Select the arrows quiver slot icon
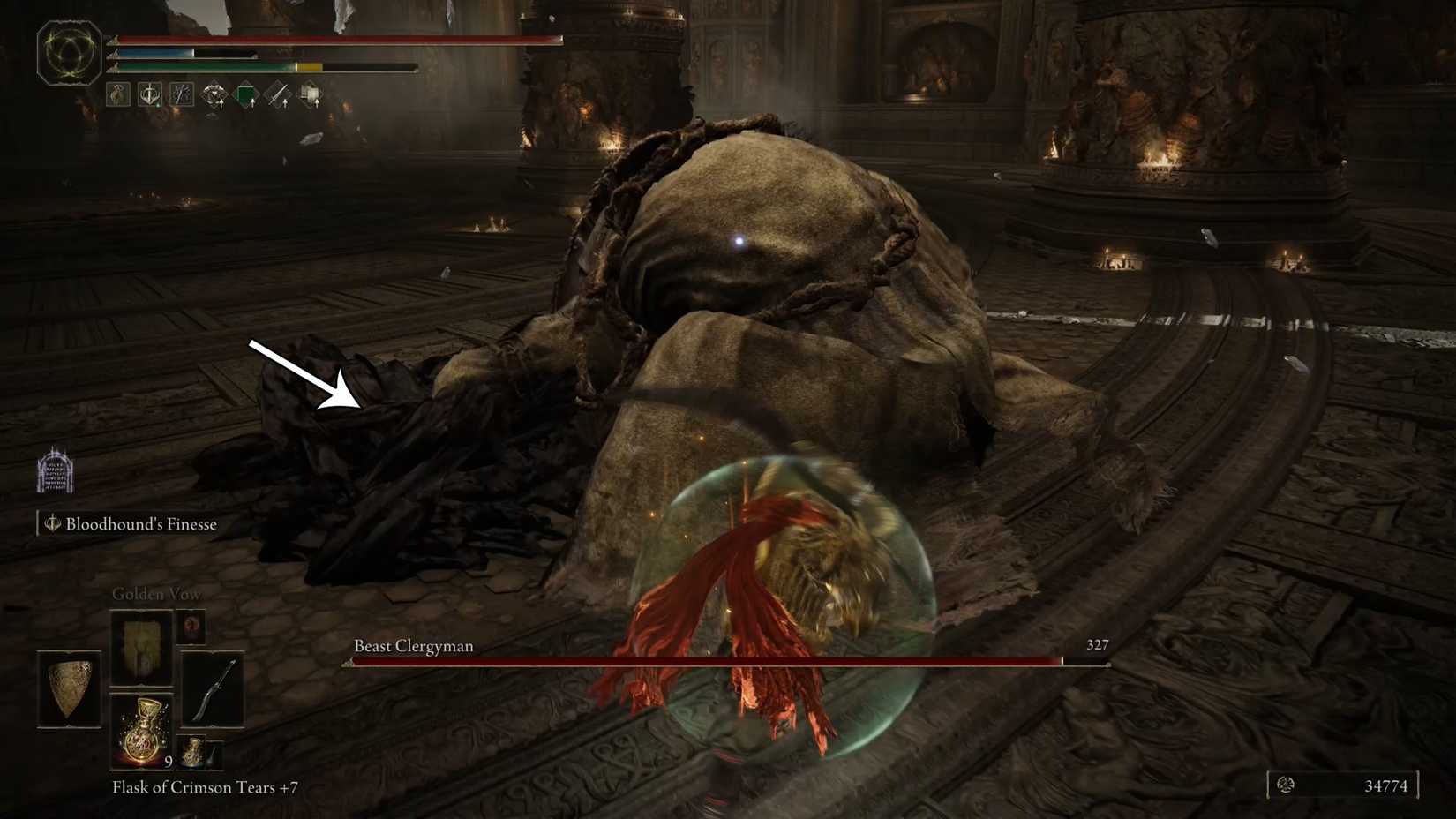This screenshot has height=819, width=1456. tap(181, 94)
